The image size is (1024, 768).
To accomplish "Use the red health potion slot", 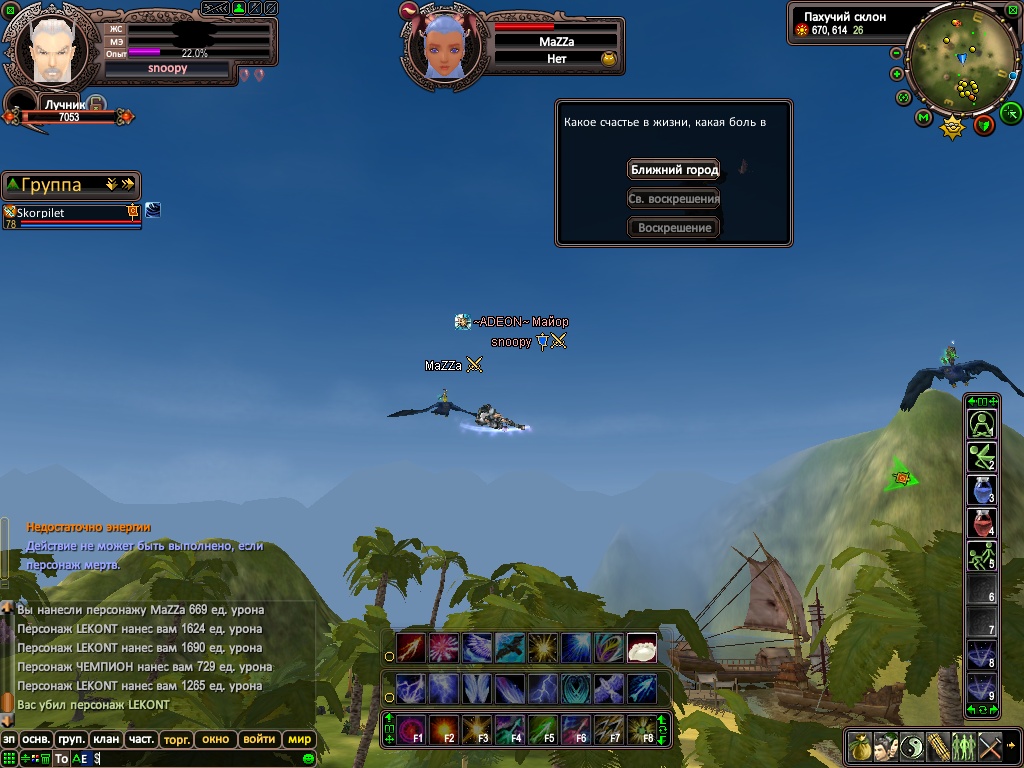I will pyautogui.click(x=981, y=523).
